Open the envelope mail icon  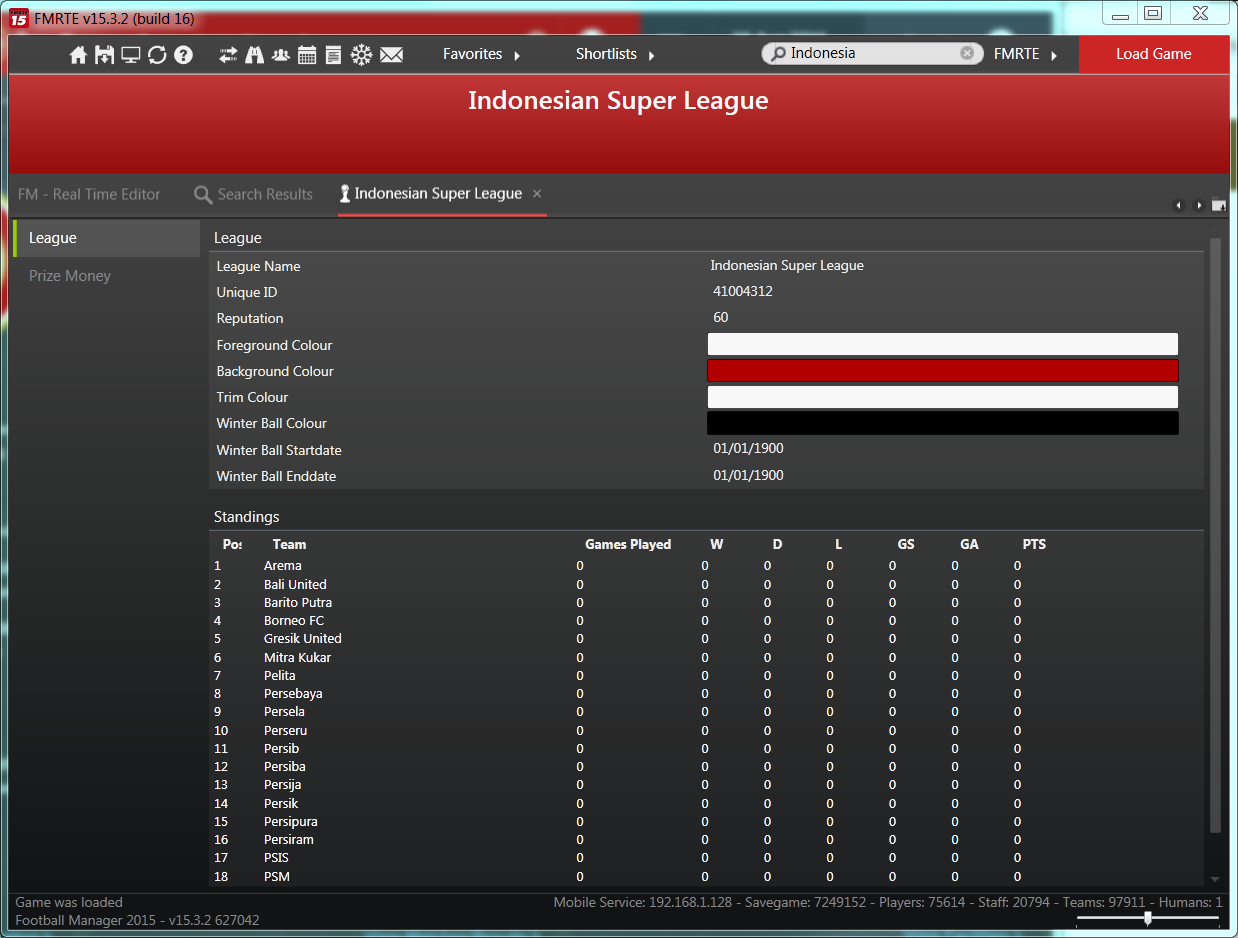[391, 55]
